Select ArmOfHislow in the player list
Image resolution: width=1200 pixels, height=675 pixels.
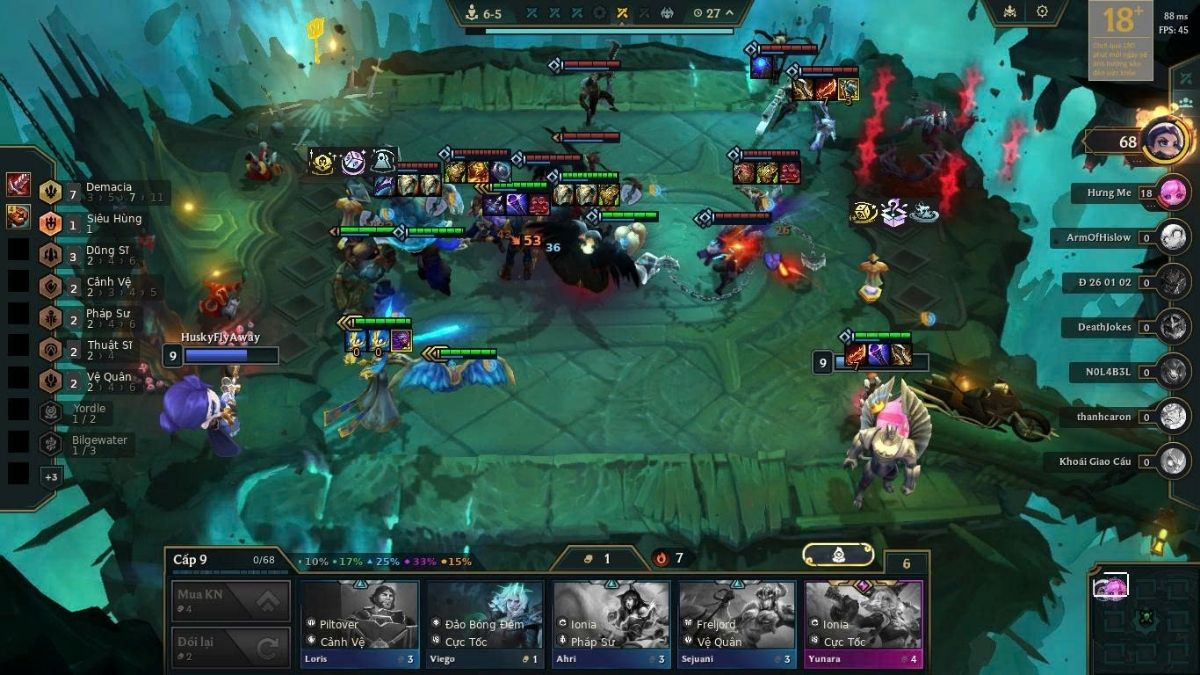pos(1174,238)
